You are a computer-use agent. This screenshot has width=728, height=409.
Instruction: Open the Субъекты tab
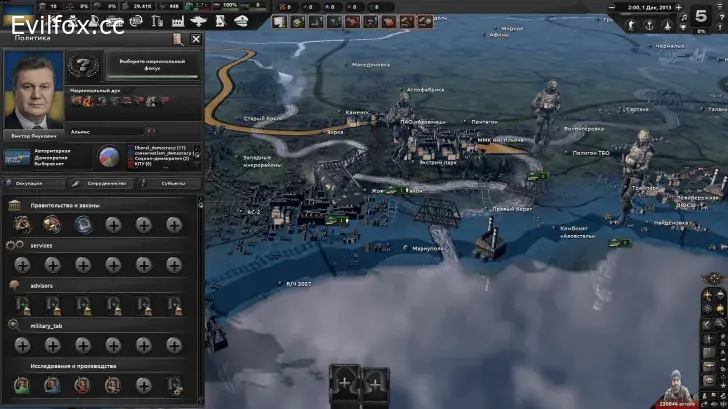[170, 183]
